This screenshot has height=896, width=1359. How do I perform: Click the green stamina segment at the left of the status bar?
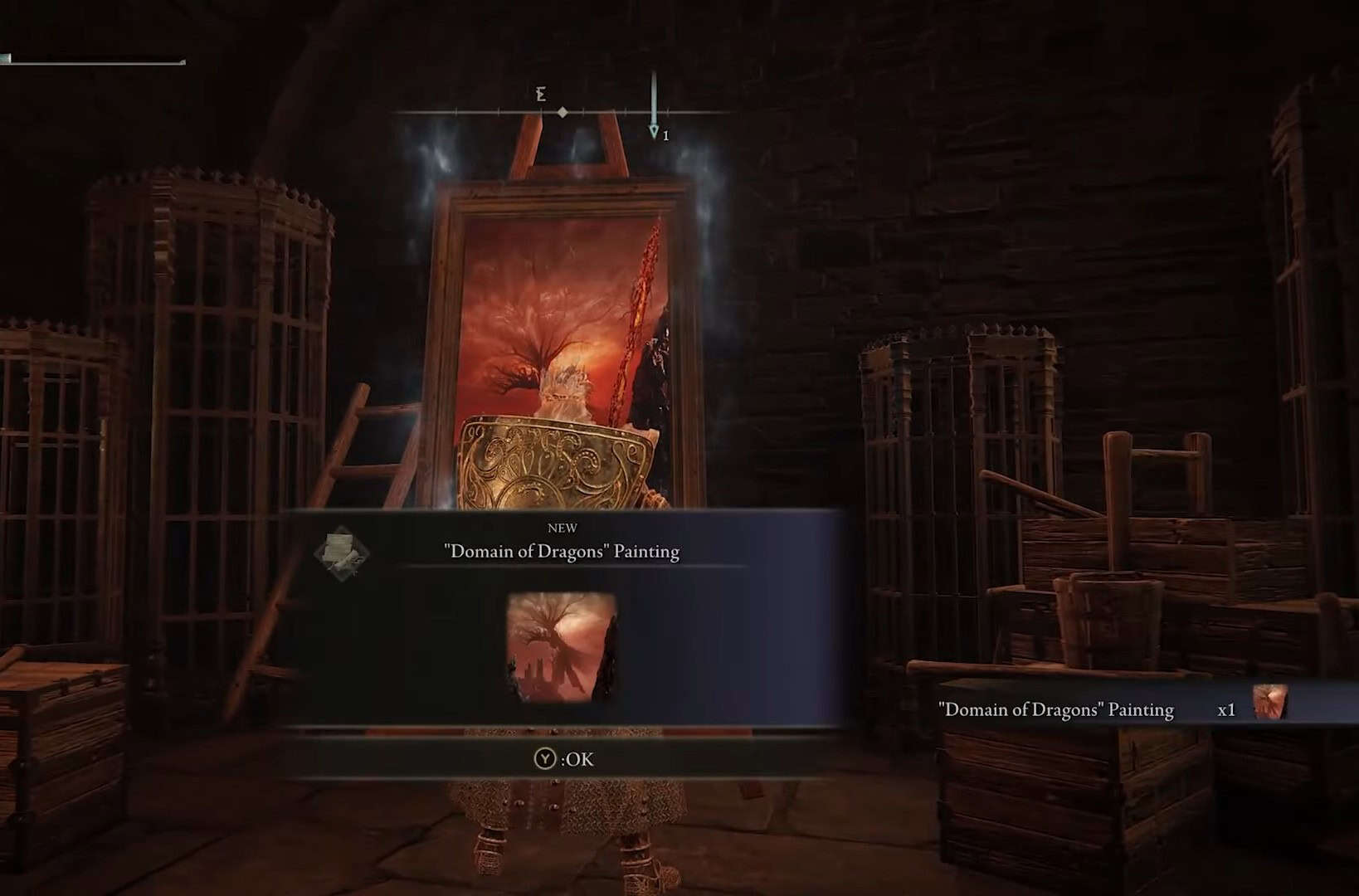7,56
